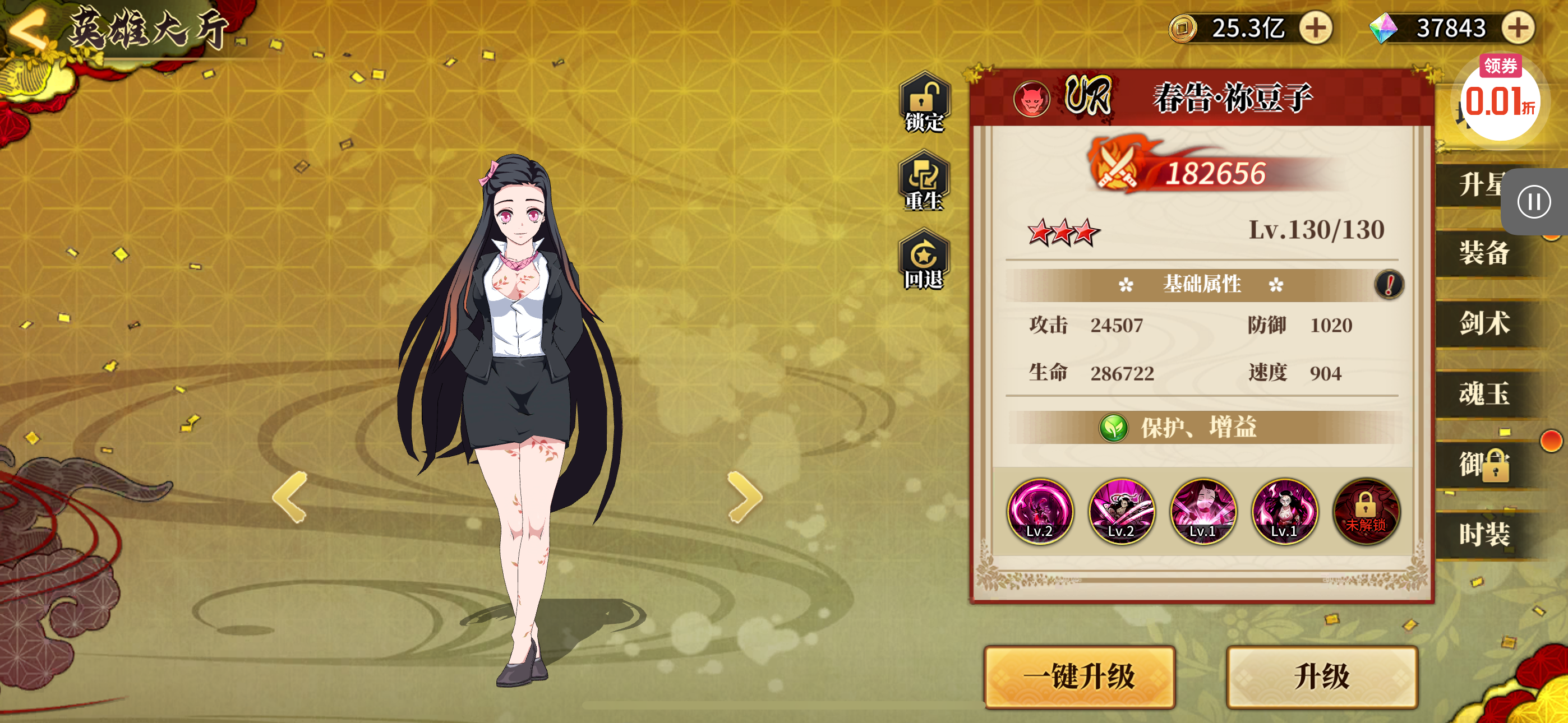Viewport: 1568px width, 723px height.
Task: Tap the 回退 rollback button
Action: (x=924, y=261)
